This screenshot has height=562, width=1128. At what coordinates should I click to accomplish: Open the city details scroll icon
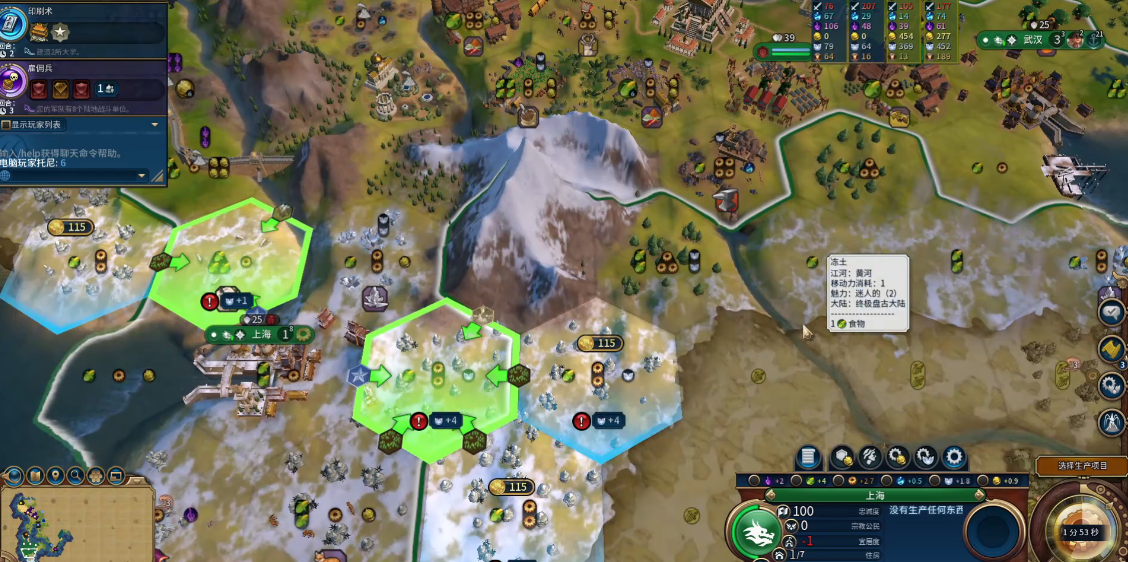click(808, 458)
